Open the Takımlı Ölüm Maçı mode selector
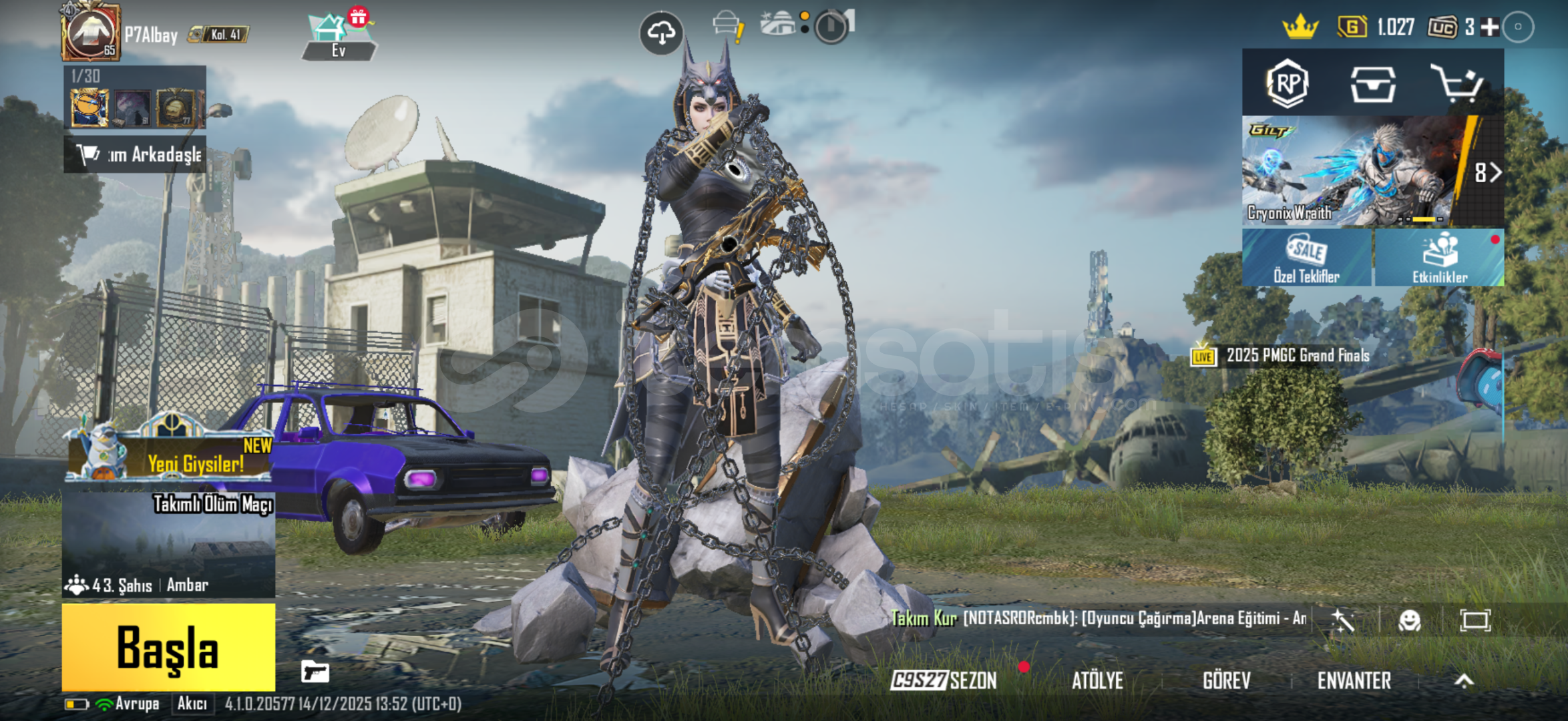Viewport: 1568px width, 721px height. [168, 544]
